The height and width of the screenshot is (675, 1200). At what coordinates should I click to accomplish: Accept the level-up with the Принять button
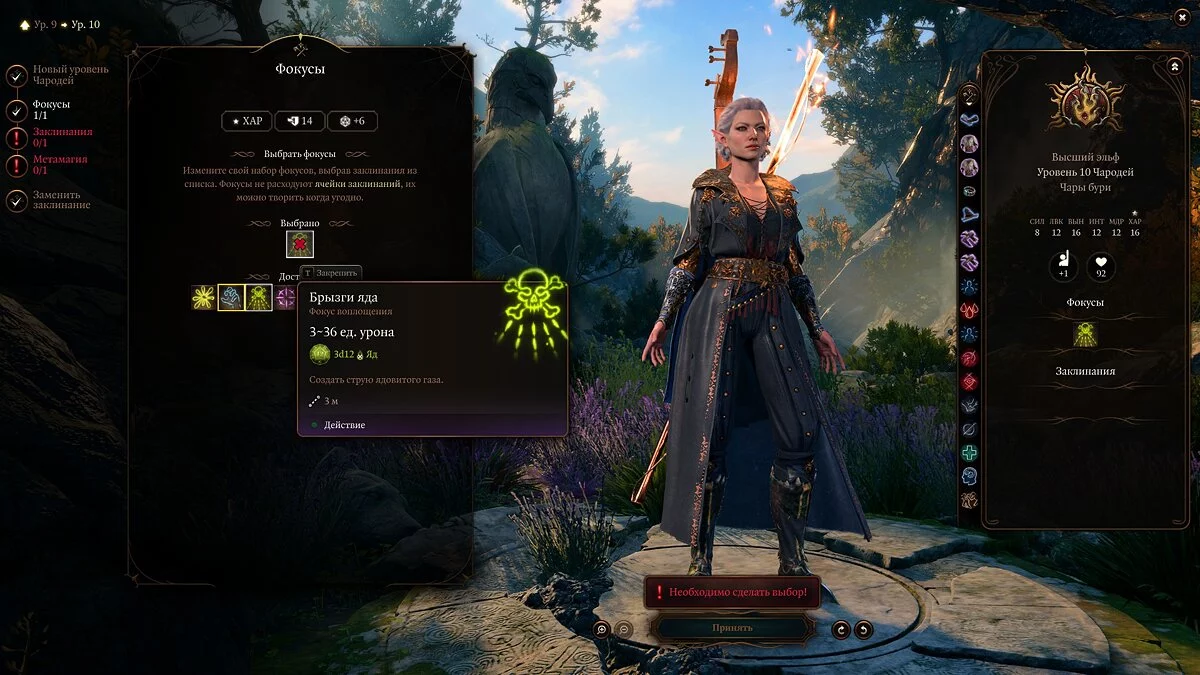pyautogui.click(x=732, y=628)
